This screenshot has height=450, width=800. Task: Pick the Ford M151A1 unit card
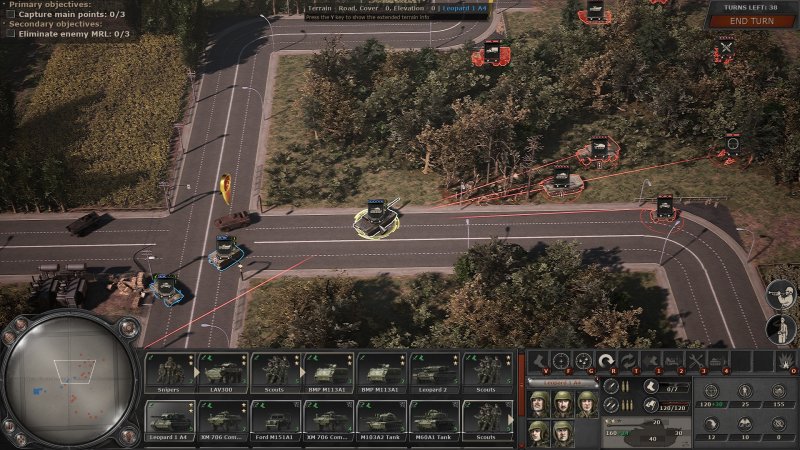coord(277,418)
